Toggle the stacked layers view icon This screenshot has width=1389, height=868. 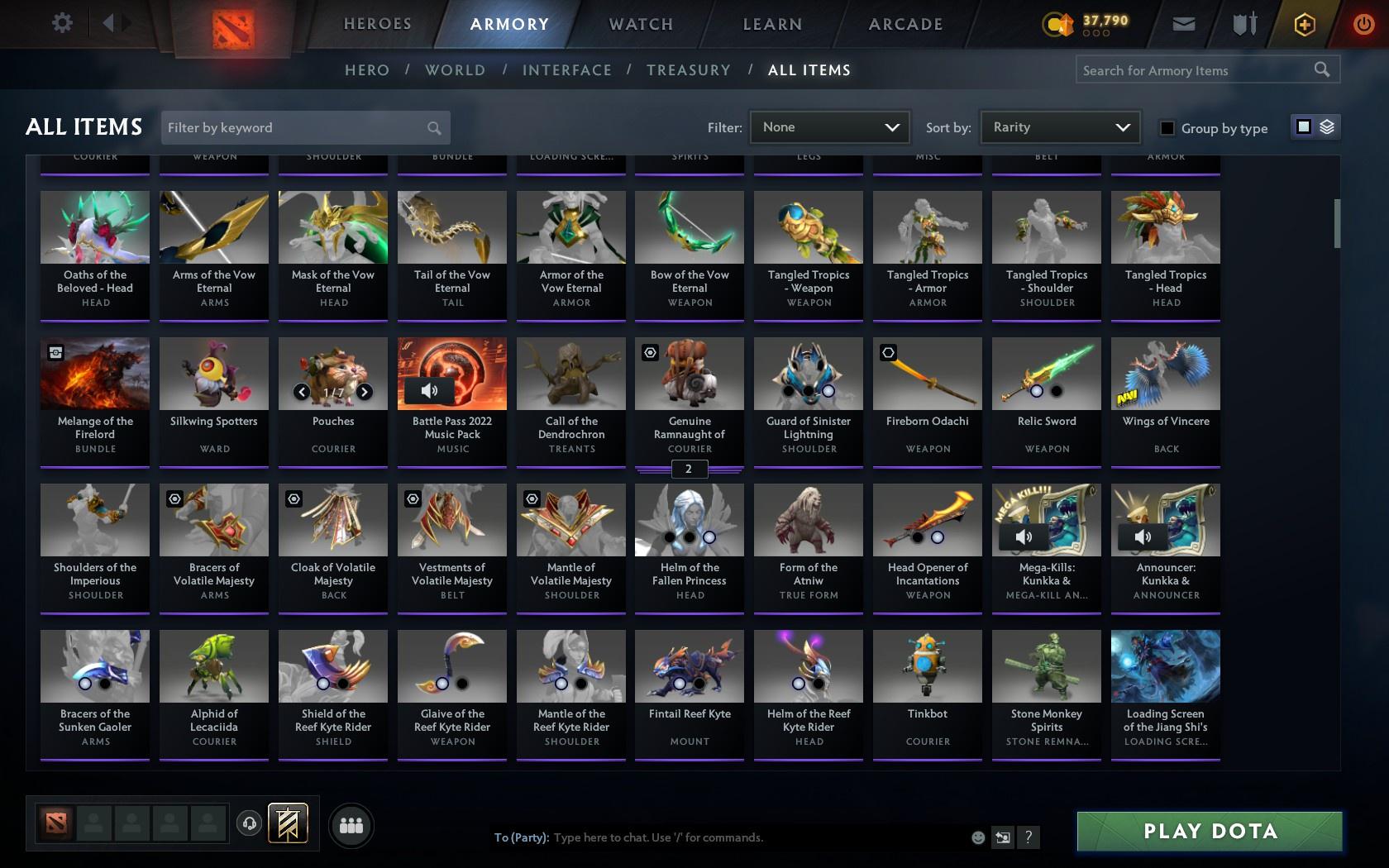tap(1327, 126)
